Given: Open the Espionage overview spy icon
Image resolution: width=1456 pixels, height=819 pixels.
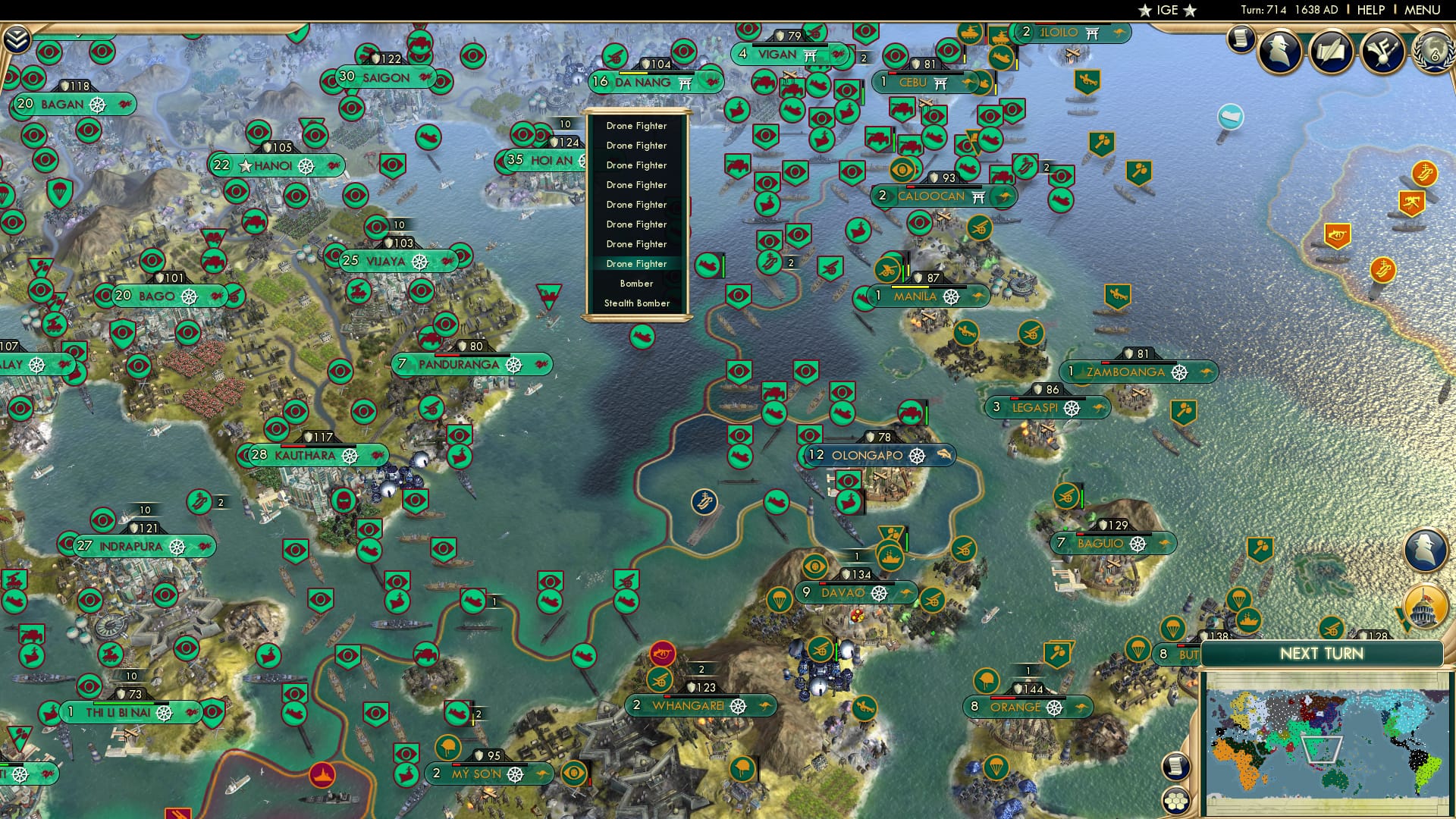Looking at the screenshot, I should 1279,52.
